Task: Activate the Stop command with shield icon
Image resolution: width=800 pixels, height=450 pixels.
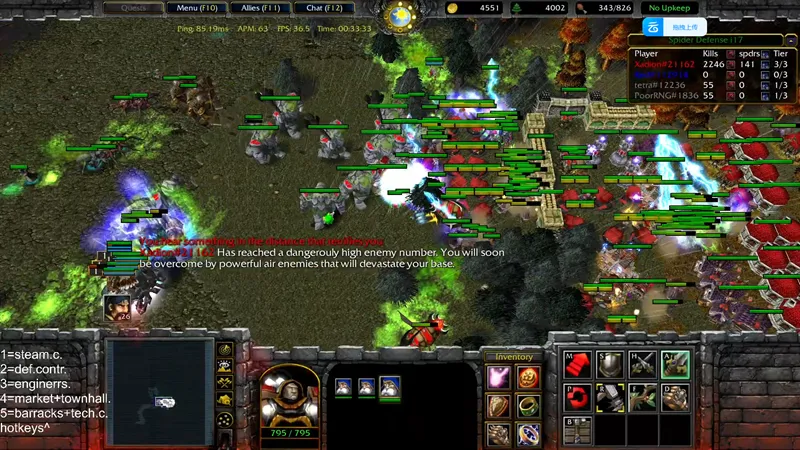Action: [609, 364]
